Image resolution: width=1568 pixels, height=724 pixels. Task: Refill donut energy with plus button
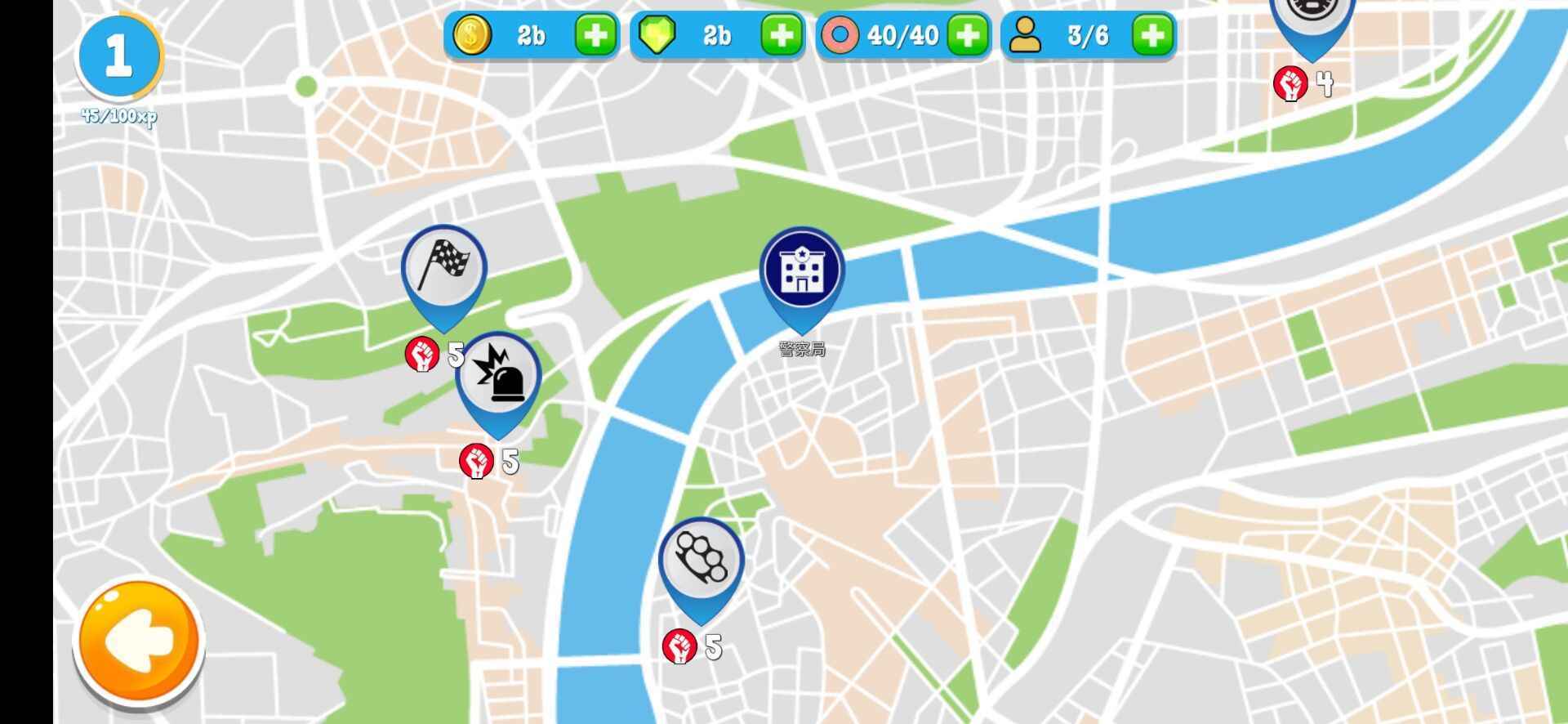pyautogui.click(x=967, y=35)
